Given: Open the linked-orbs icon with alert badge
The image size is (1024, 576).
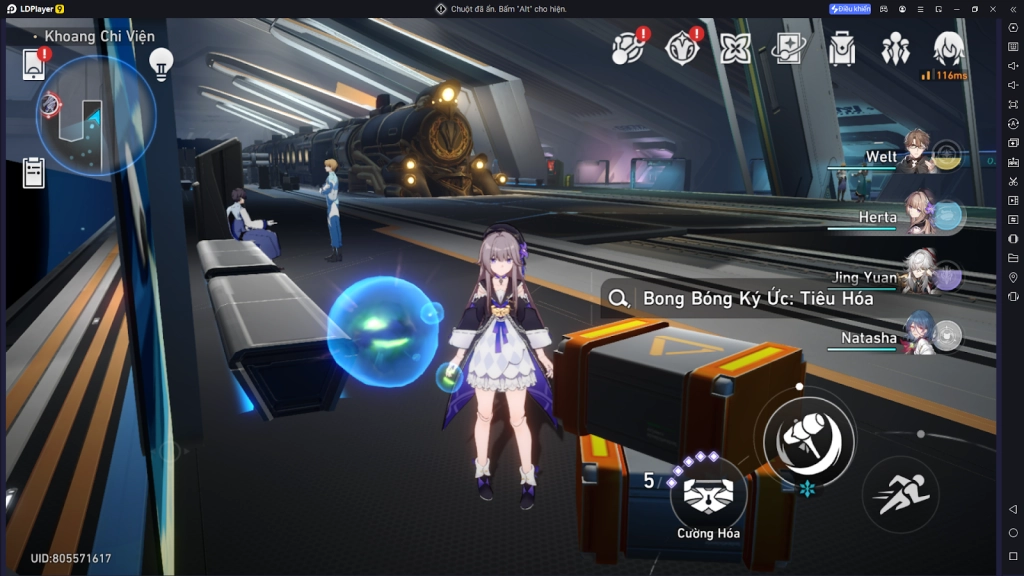Looking at the screenshot, I should pyautogui.click(x=629, y=47).
